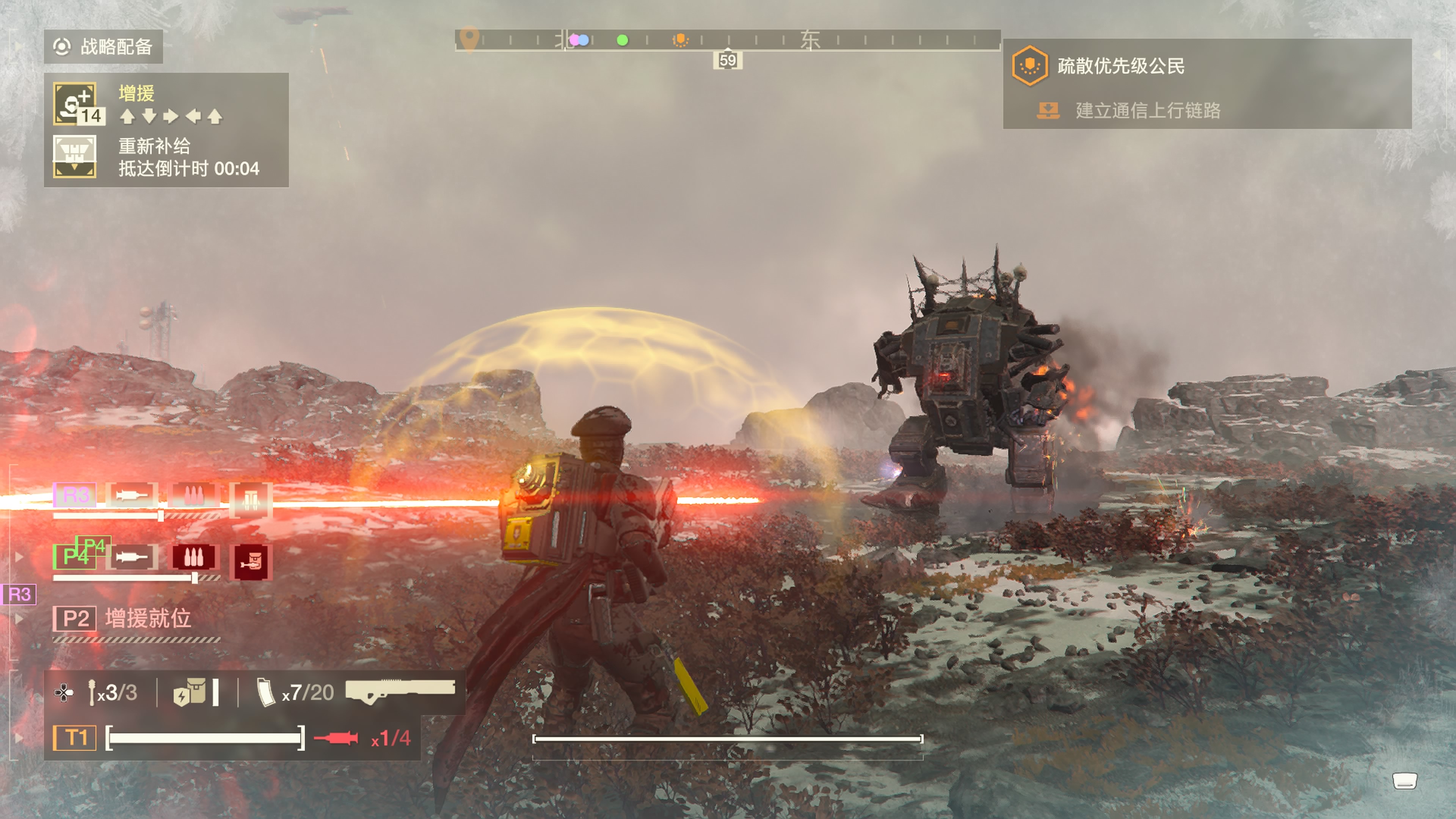
Task: Select the P2 增援就位 squad entry
Action: (121, 618)
